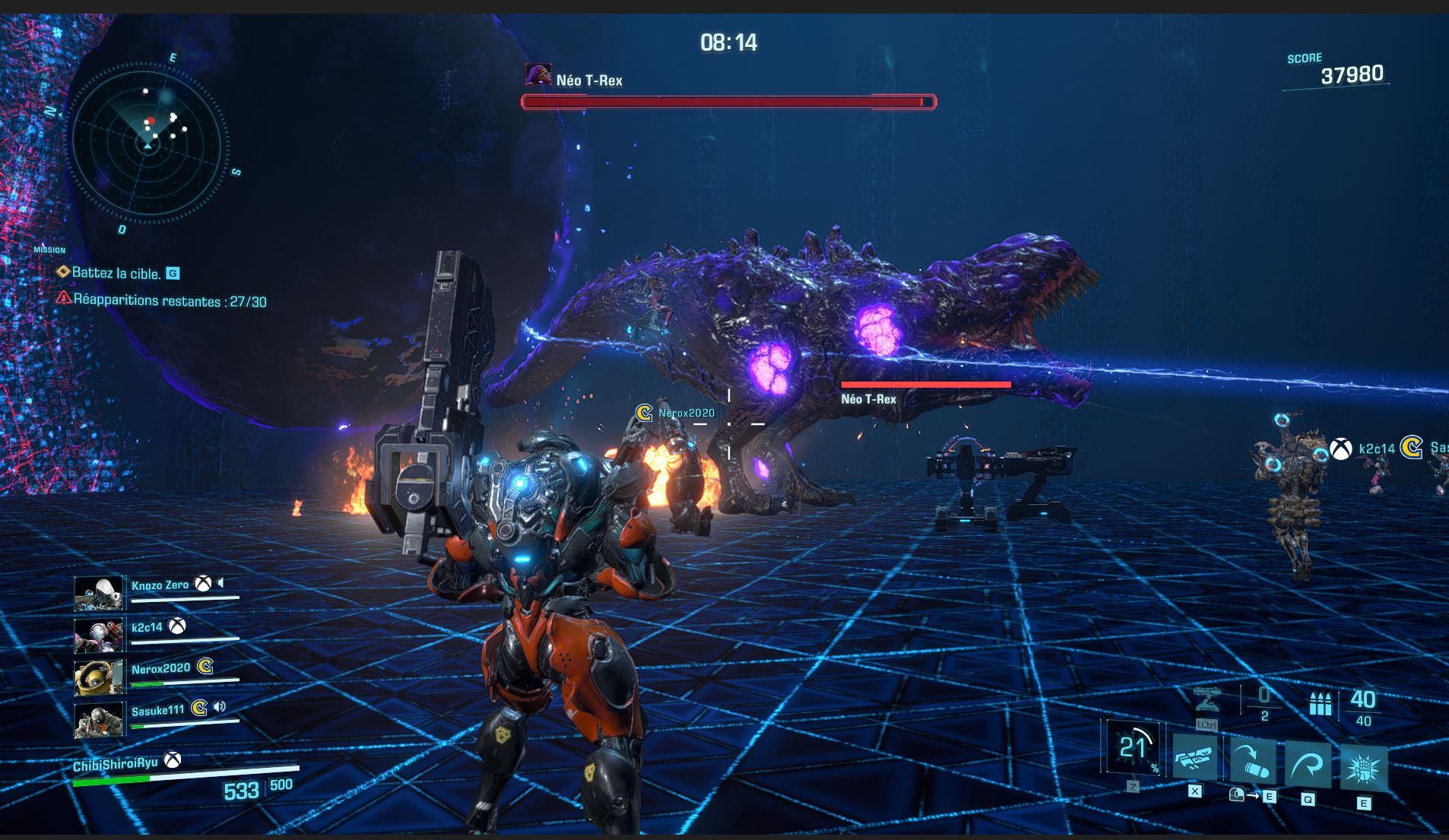This screenshot has height=840, width=1449.
Task: Click the speaker icon beside Sasuke111
Action: (x=220, y=707)
